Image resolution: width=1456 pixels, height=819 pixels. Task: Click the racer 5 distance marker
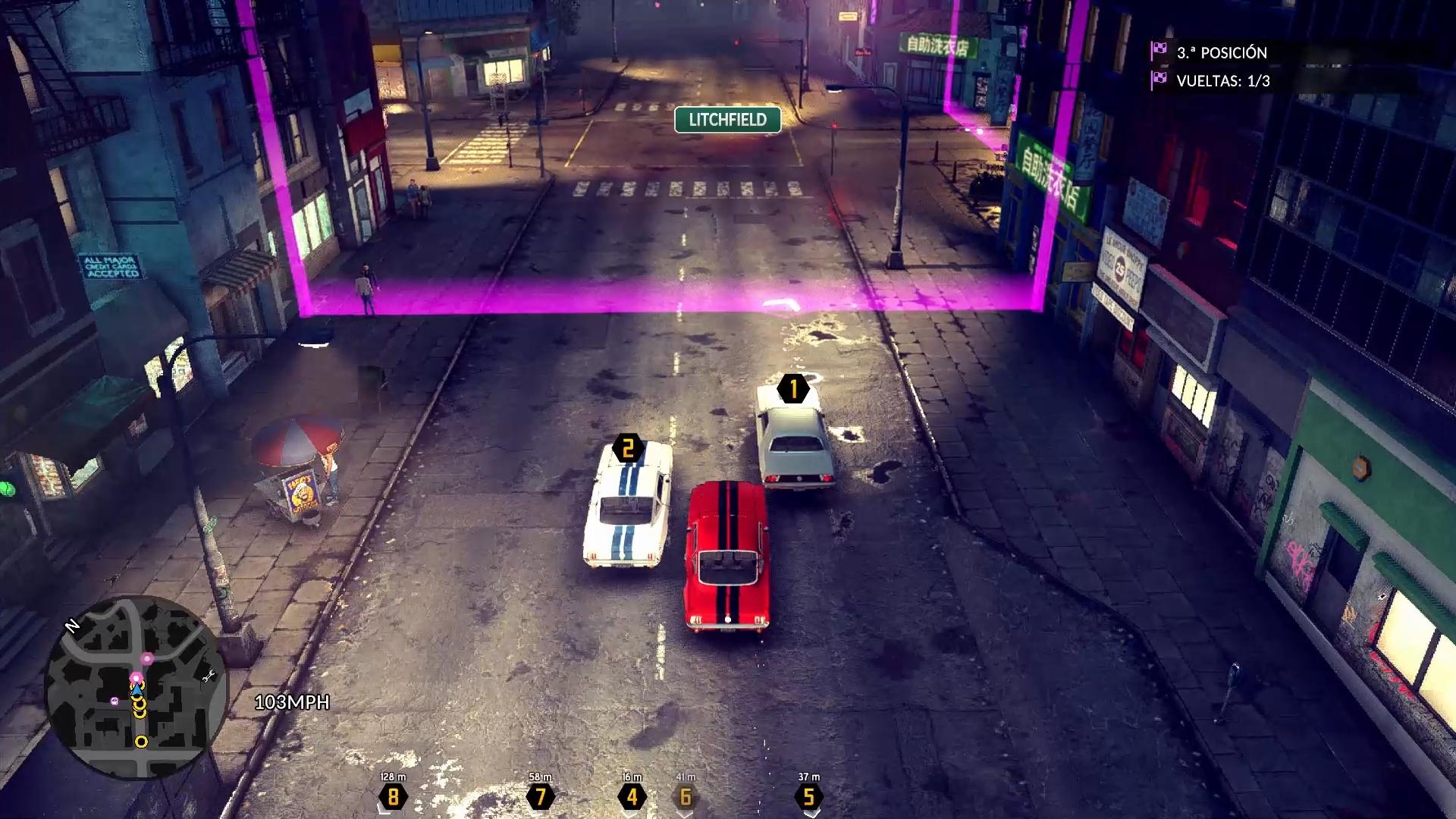coord(808,796)
